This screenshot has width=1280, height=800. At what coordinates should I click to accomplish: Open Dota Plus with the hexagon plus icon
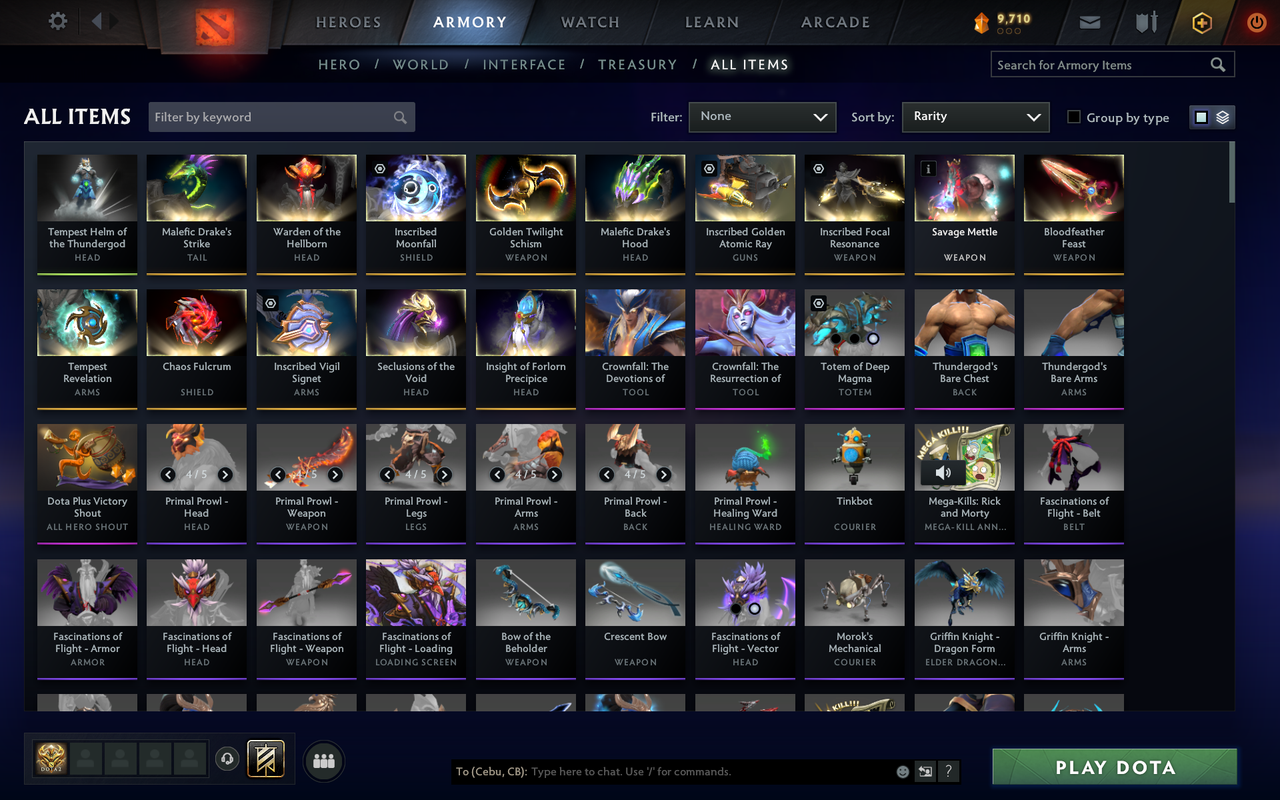[1201, 21]
